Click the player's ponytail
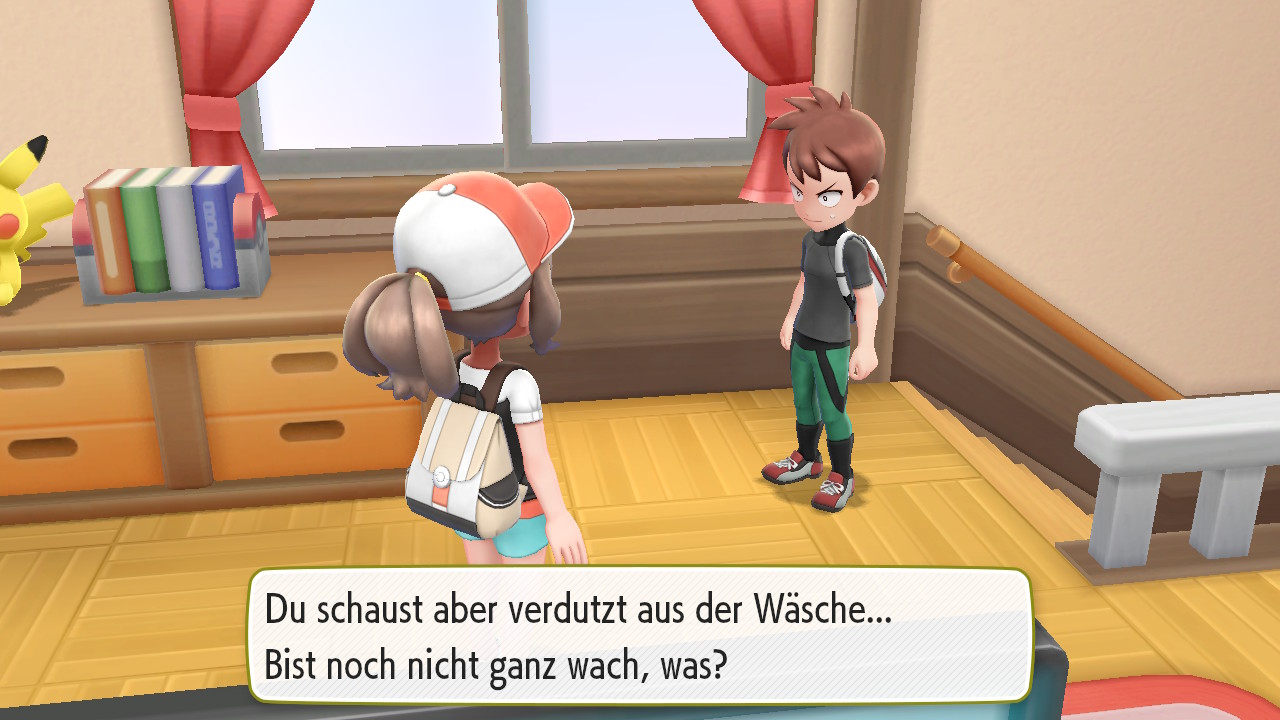 tap(390, 330)
